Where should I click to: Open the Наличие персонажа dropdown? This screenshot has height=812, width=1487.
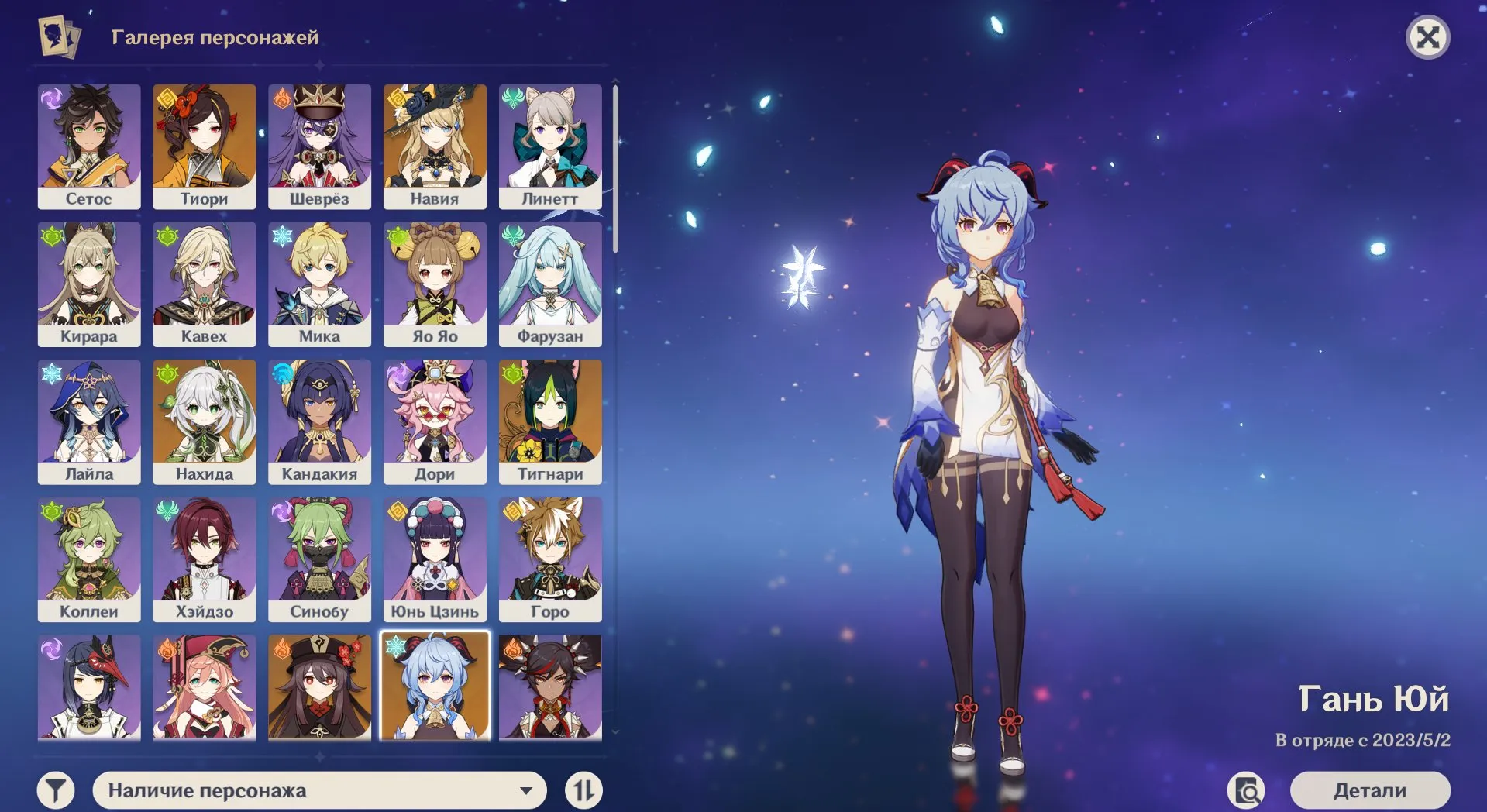(x=310, y=790)
